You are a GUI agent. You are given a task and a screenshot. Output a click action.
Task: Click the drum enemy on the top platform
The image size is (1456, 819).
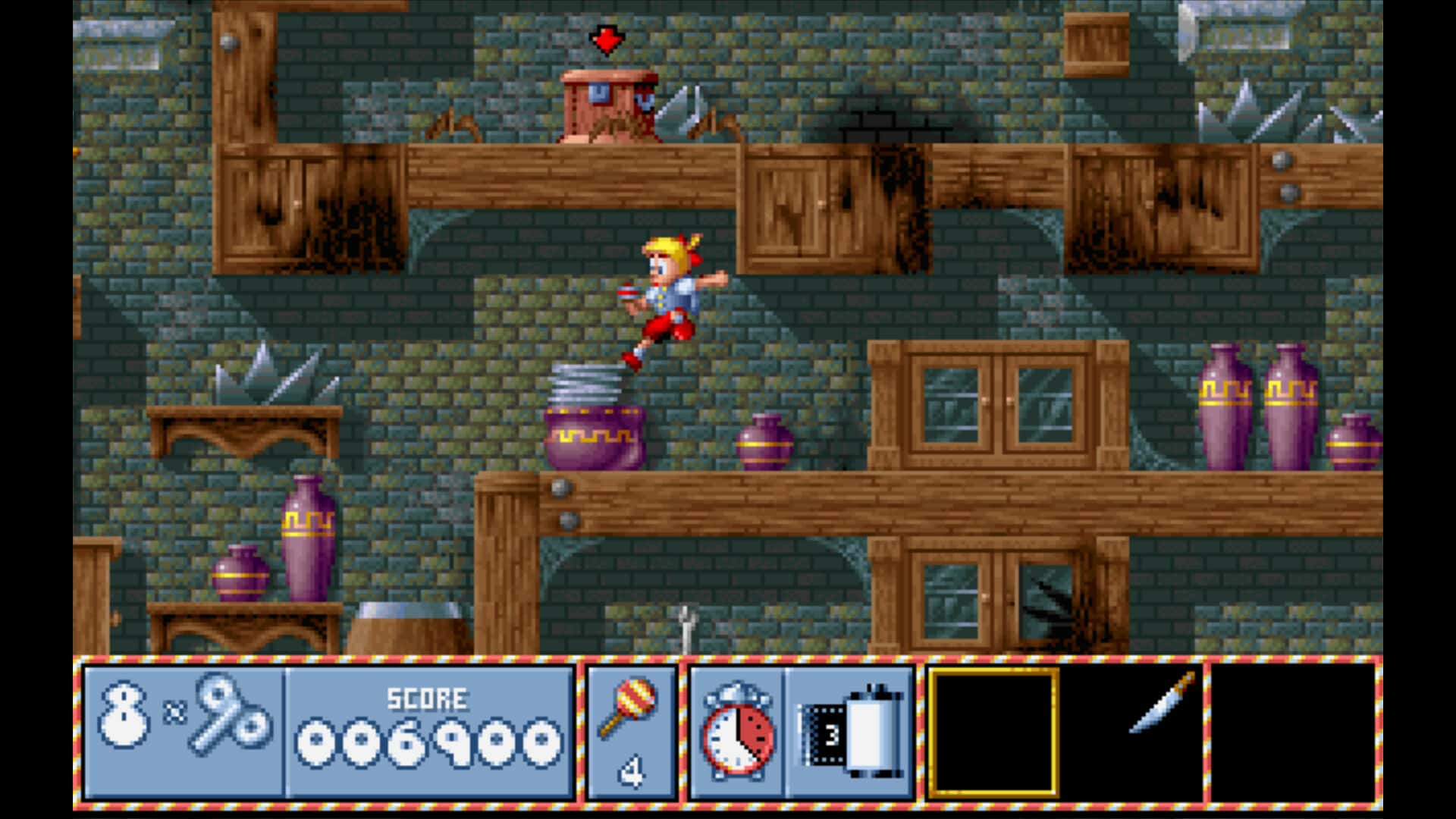tap(607, 106)
